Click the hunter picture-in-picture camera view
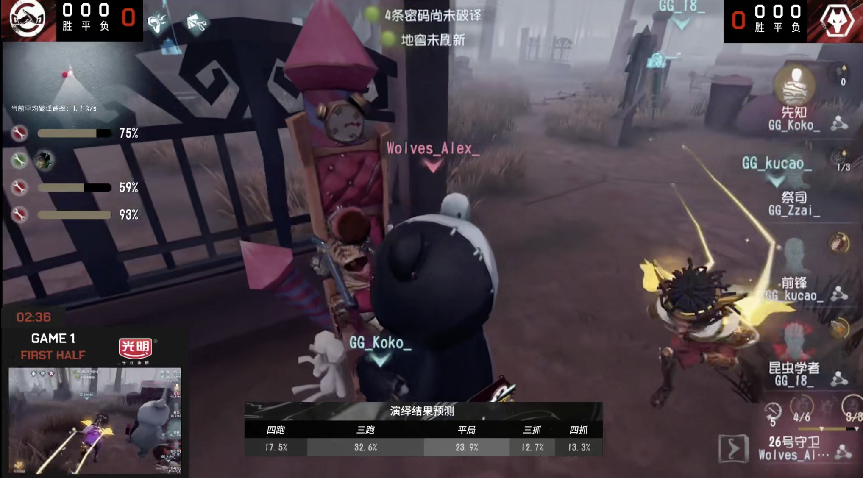 coord(95,420)
